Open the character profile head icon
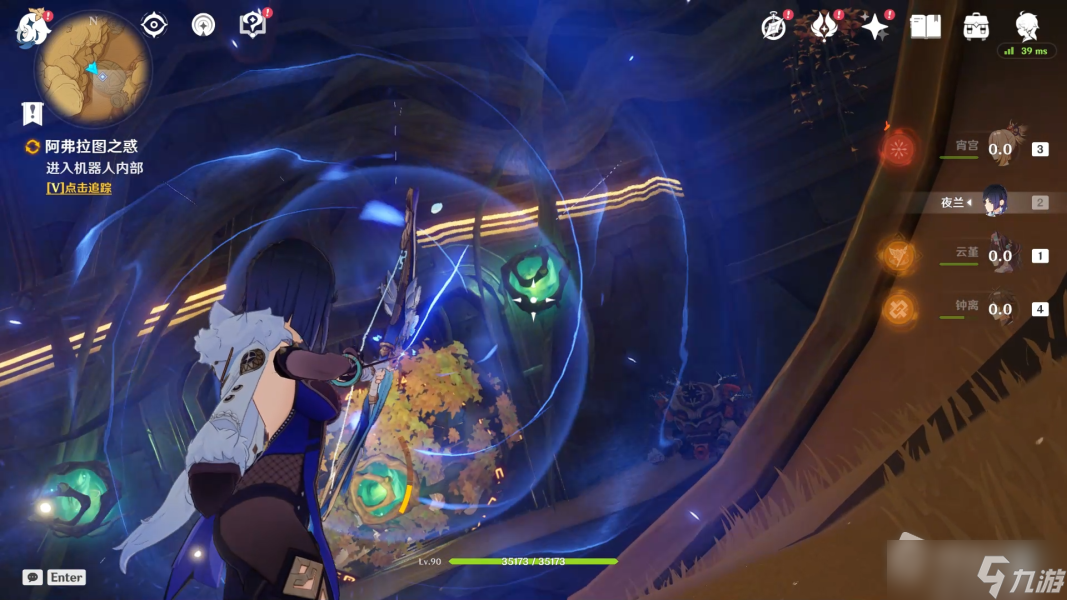Image resolution: width=1067 pixels, height=600 pixels. pyautogui.click(x=1026, y=25)
